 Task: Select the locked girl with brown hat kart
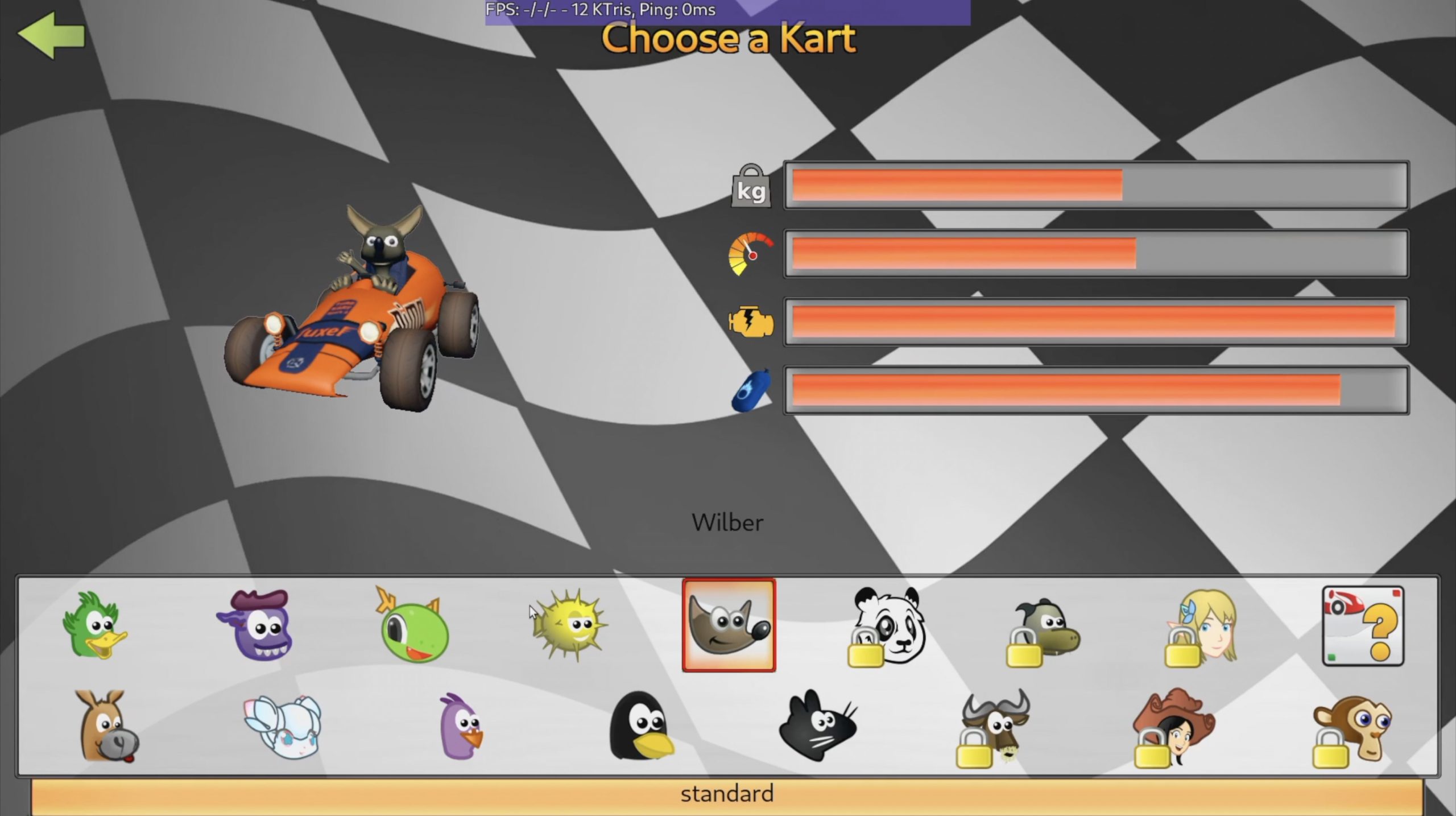(x=1173, y=727)
